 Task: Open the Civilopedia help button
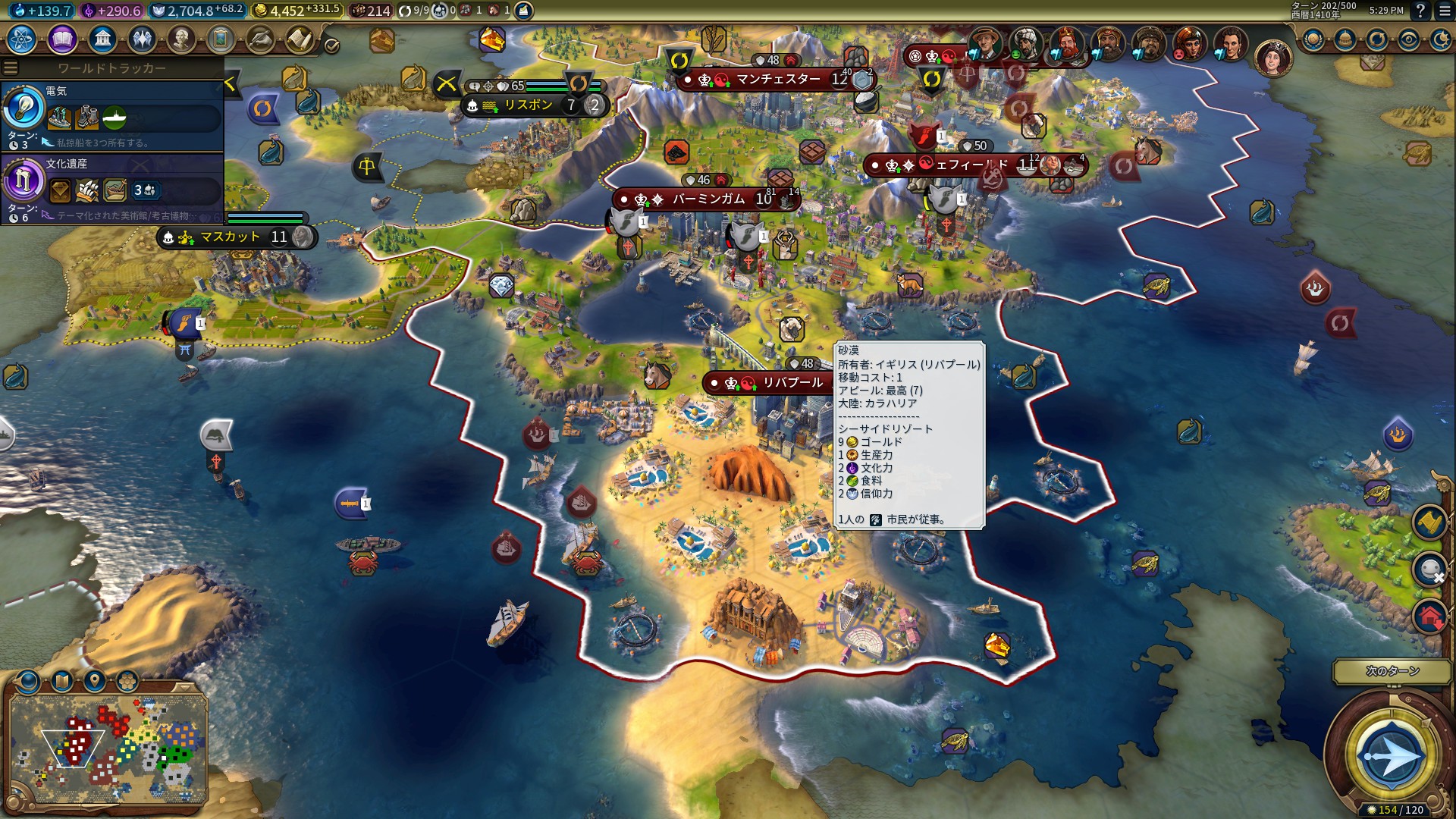point(1420,11)
